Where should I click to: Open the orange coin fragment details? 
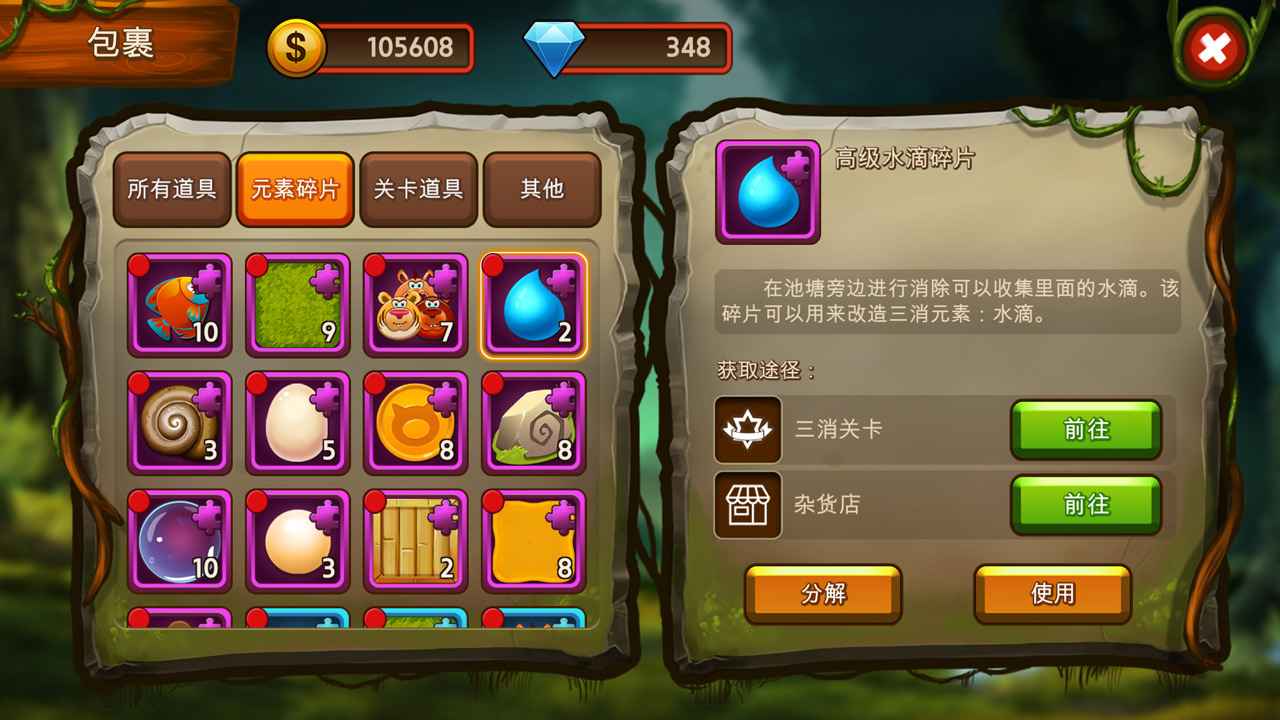[414, 423]
